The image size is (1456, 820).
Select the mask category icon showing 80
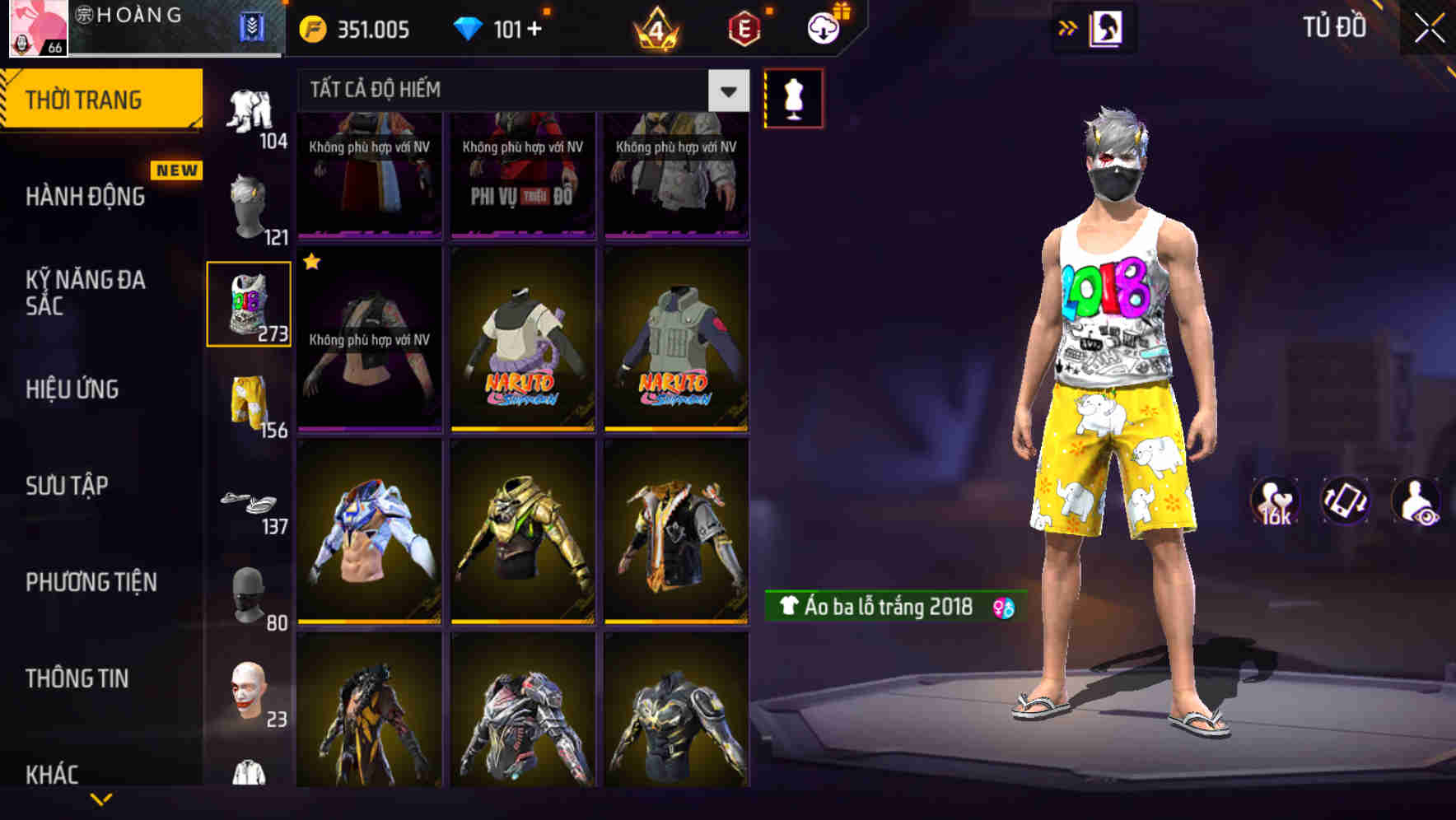[248, 597]
